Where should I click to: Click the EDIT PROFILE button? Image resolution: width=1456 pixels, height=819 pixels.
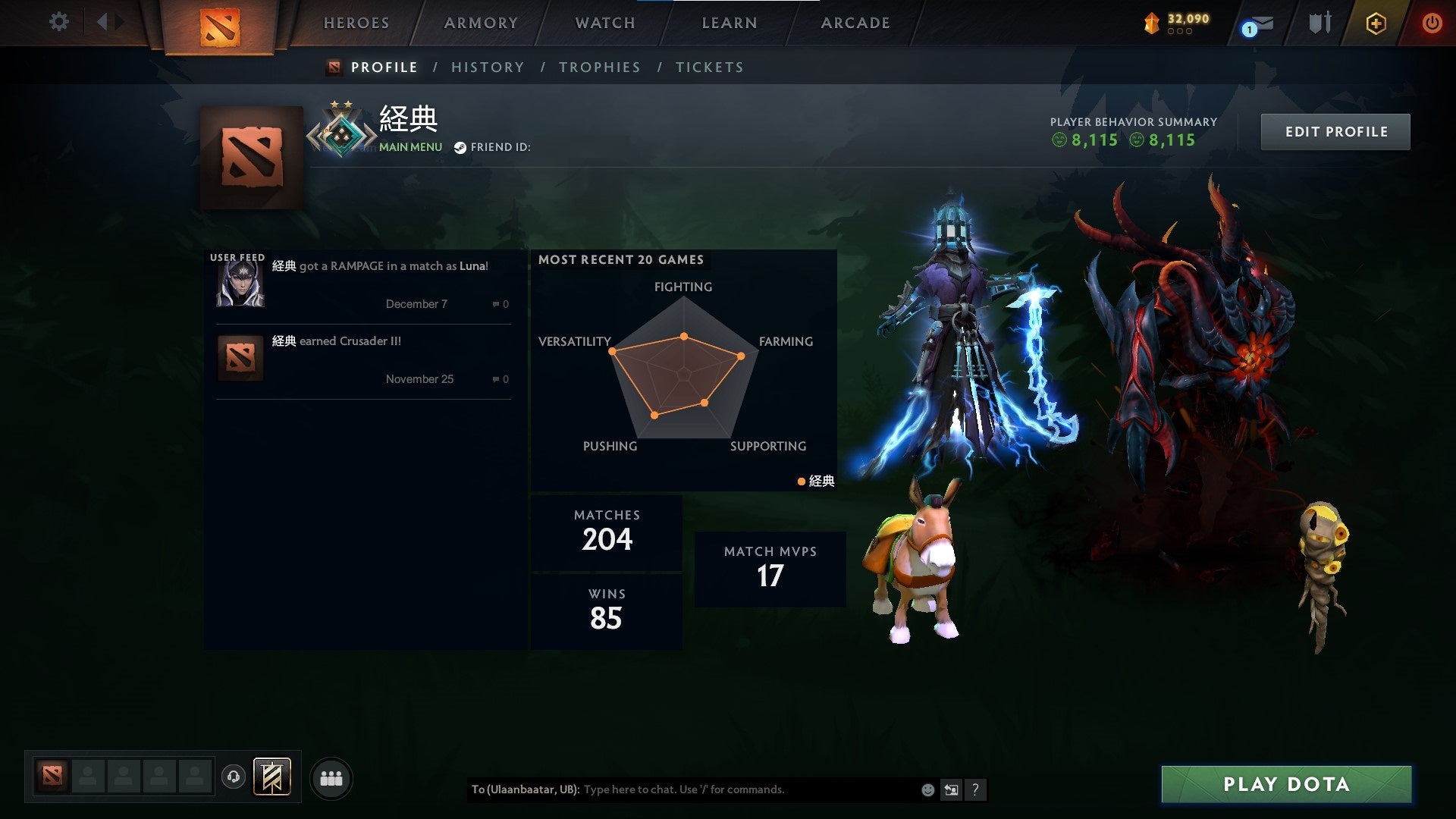(x=1335, y=130)
